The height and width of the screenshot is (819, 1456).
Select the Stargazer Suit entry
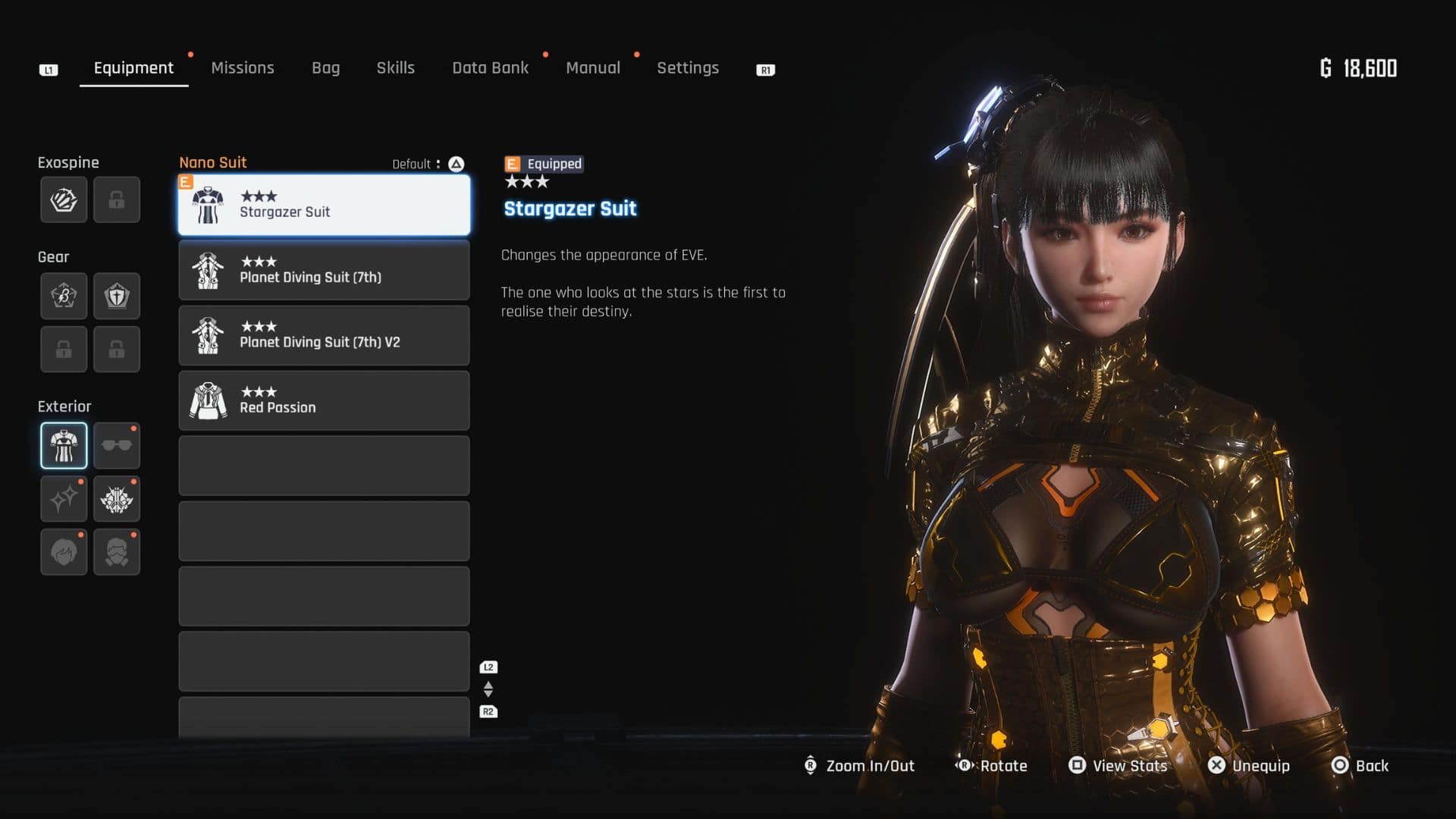pos(324,205)
